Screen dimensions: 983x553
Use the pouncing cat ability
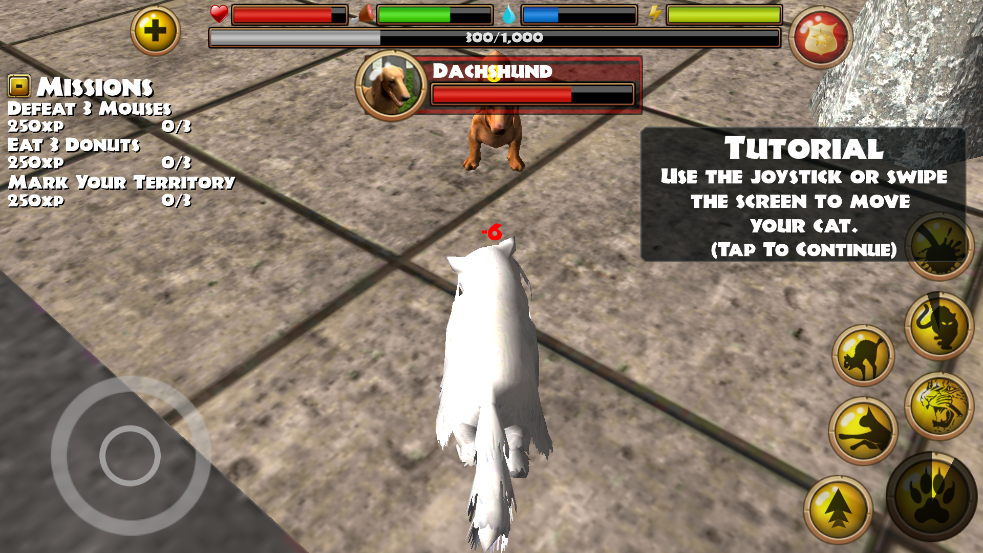click(863, 430)
